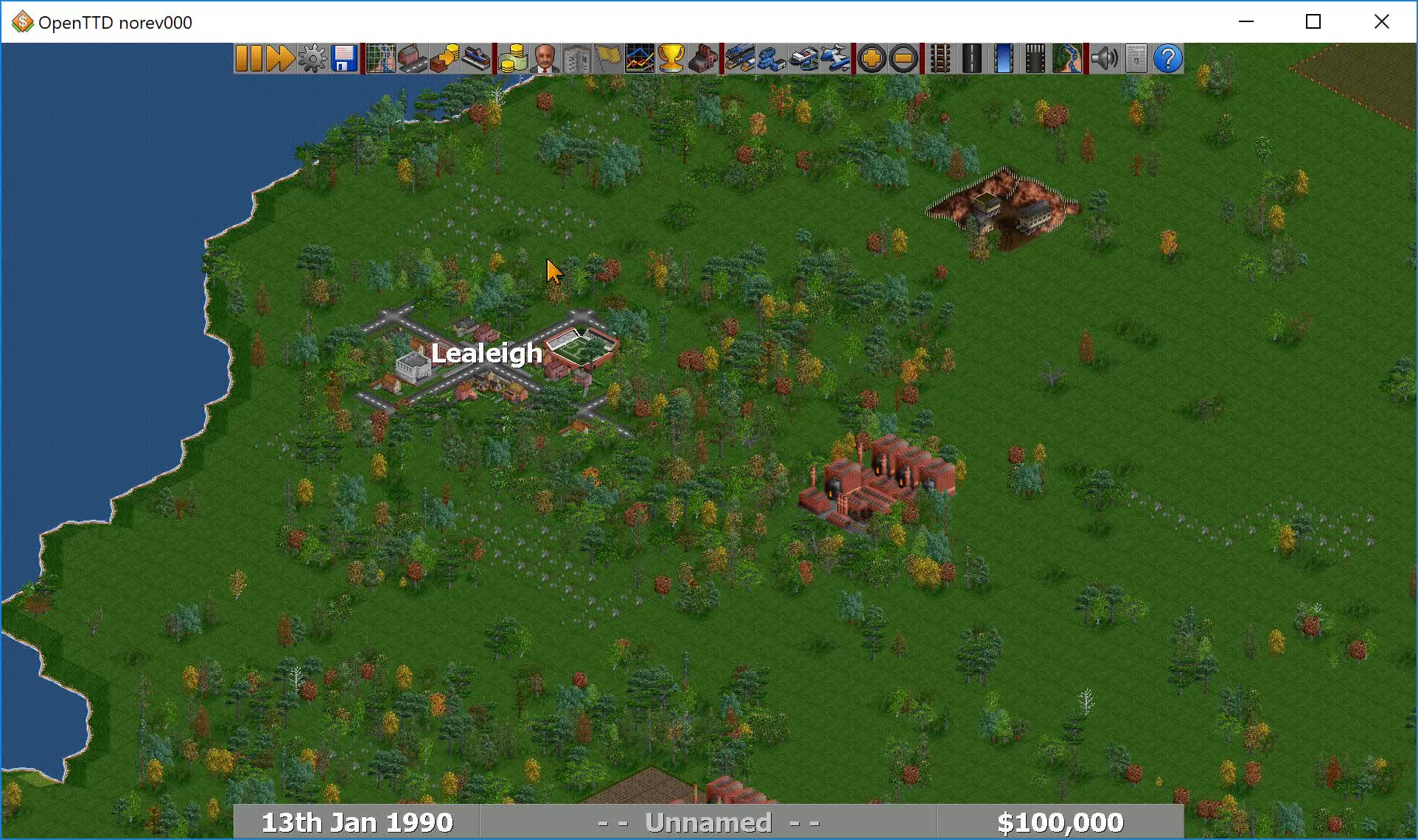Open the rail construction dropdown
The height and width of the screenshot is (840, 1418).
point(940,59)
